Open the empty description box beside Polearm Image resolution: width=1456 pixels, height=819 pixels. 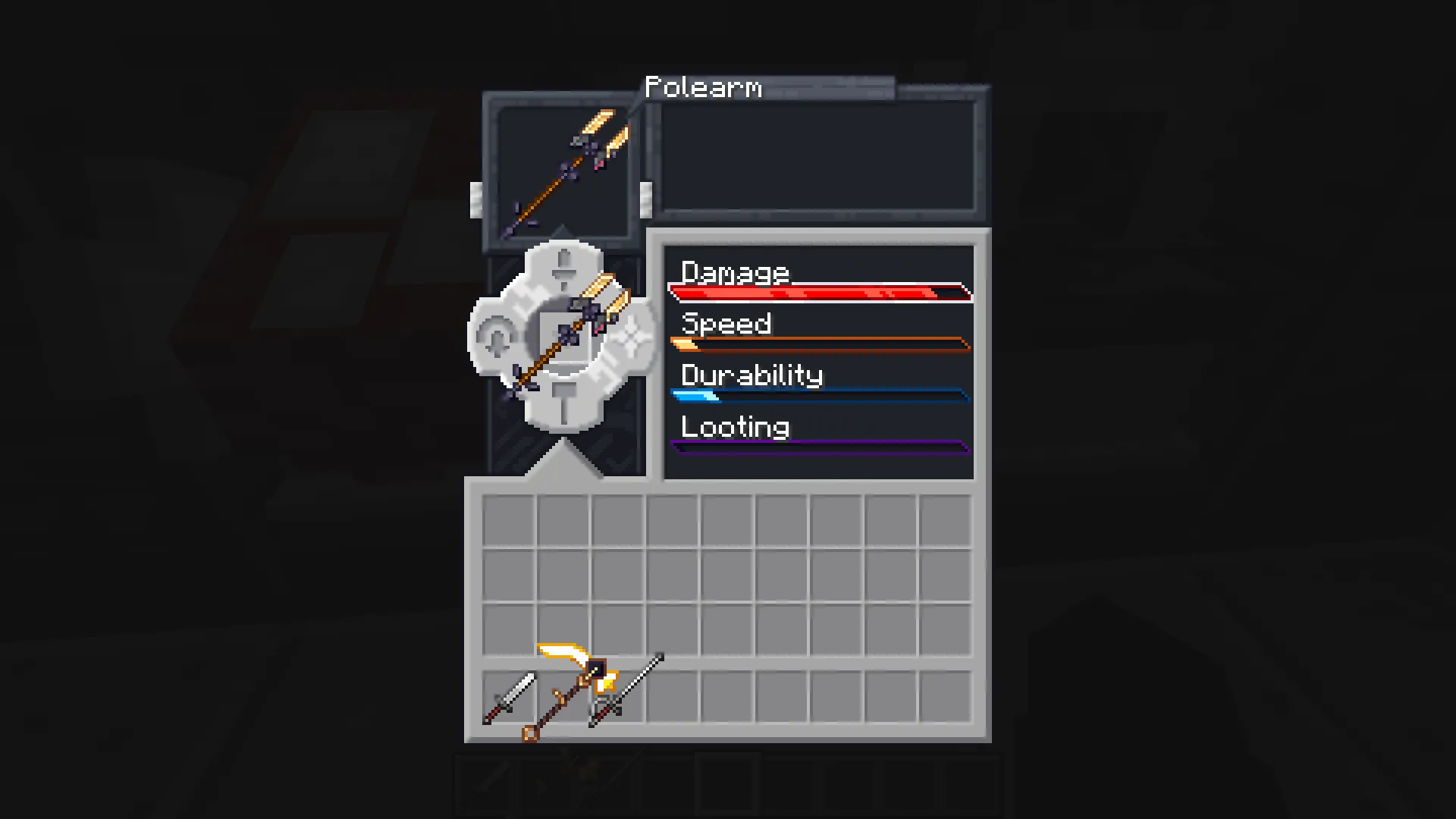[x=817, y=159]
